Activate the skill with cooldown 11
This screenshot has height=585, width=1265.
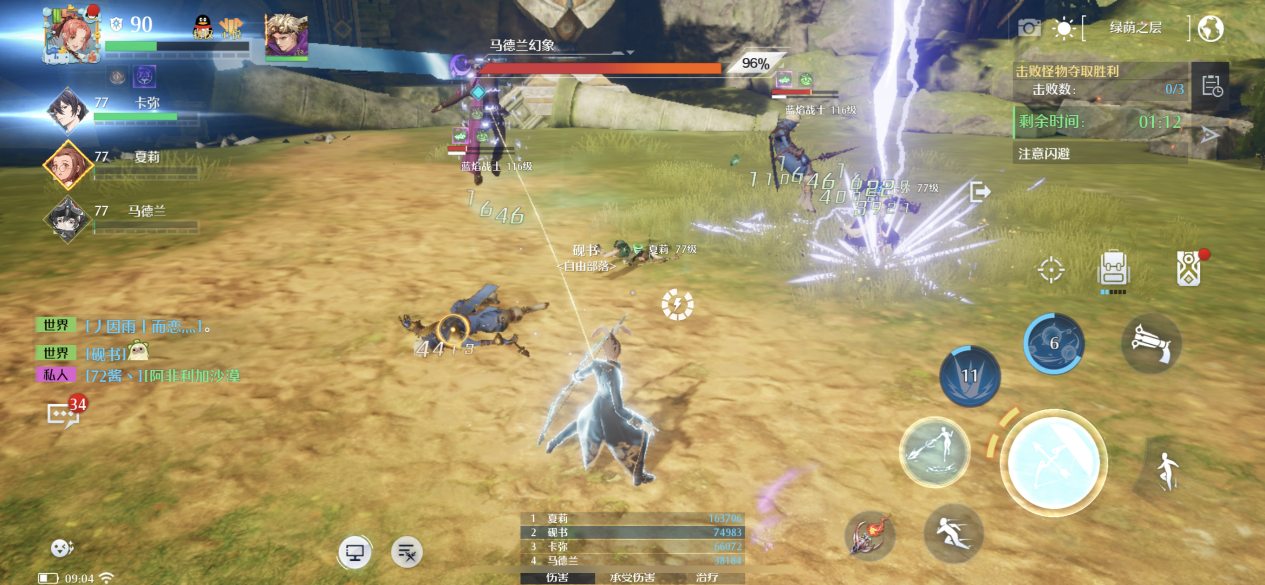(x=970, y=377)
